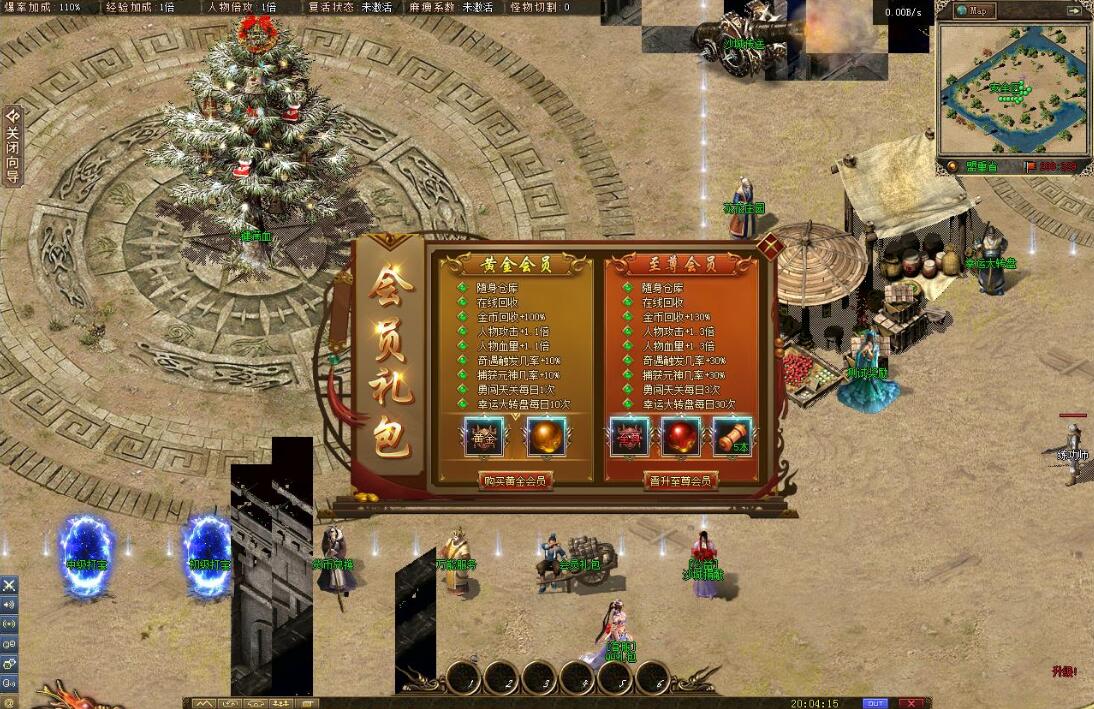1094x709 pixels.
Task: Click the minimap terrain view
Action: 1013,90
